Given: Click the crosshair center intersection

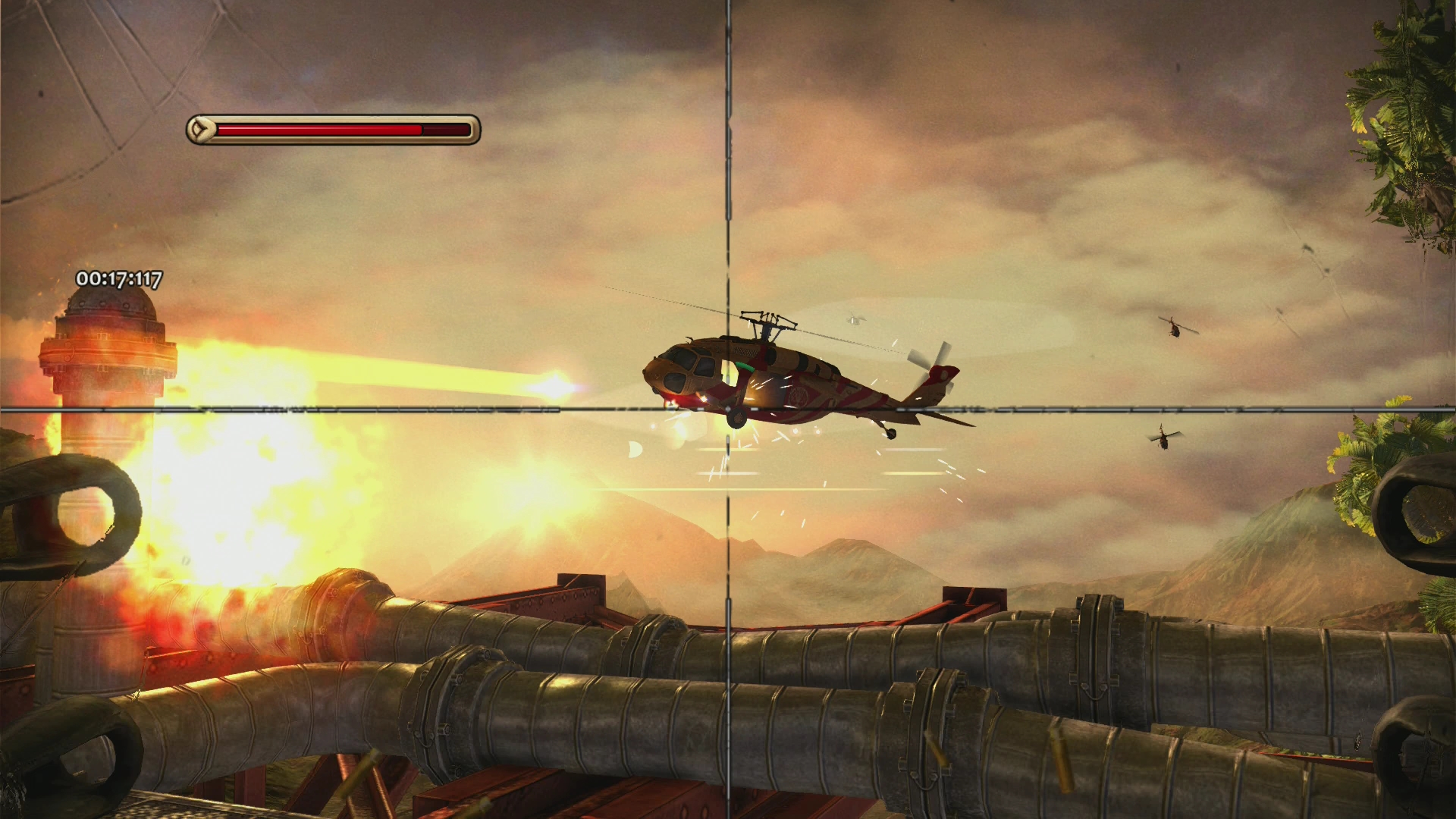Looking at the screenshot, I should (x=726, y=409).
